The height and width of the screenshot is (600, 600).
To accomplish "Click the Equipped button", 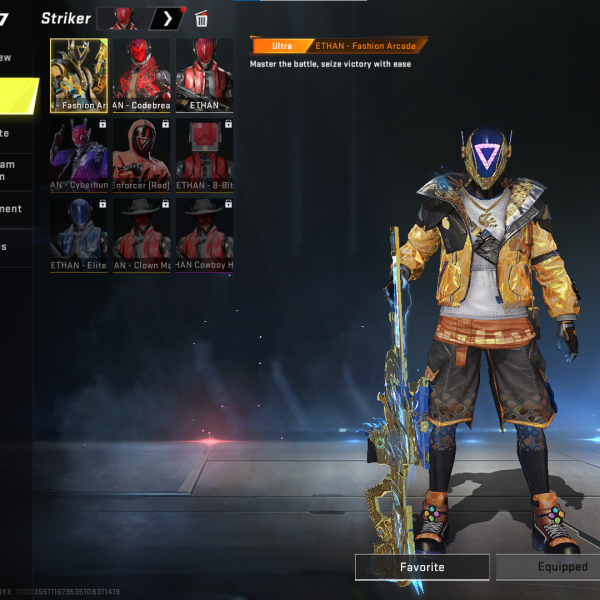I will pyautogui.click(x=550, y=567).
